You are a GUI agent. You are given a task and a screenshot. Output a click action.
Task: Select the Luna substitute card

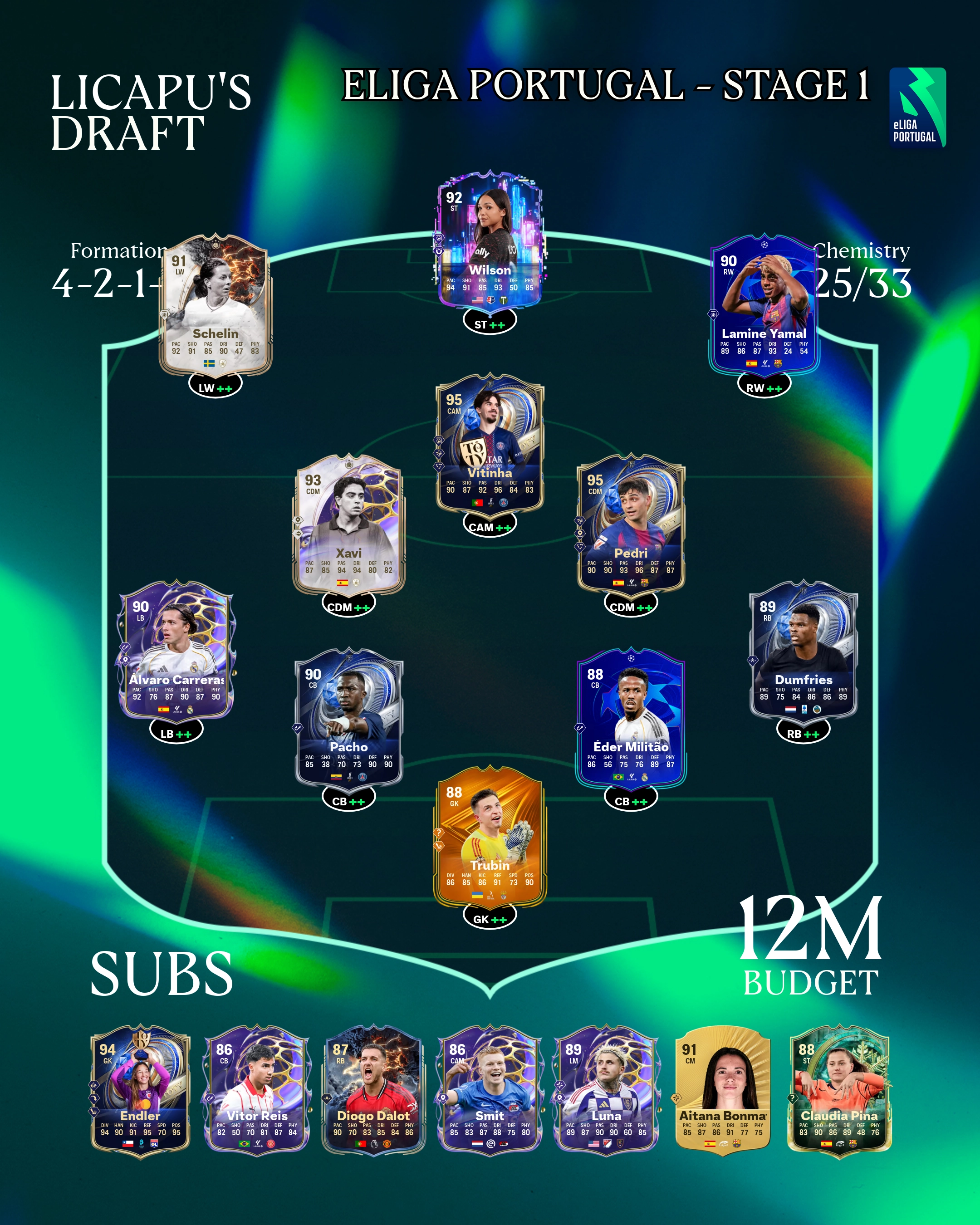pyautogui.click(x=606, y=1090)
